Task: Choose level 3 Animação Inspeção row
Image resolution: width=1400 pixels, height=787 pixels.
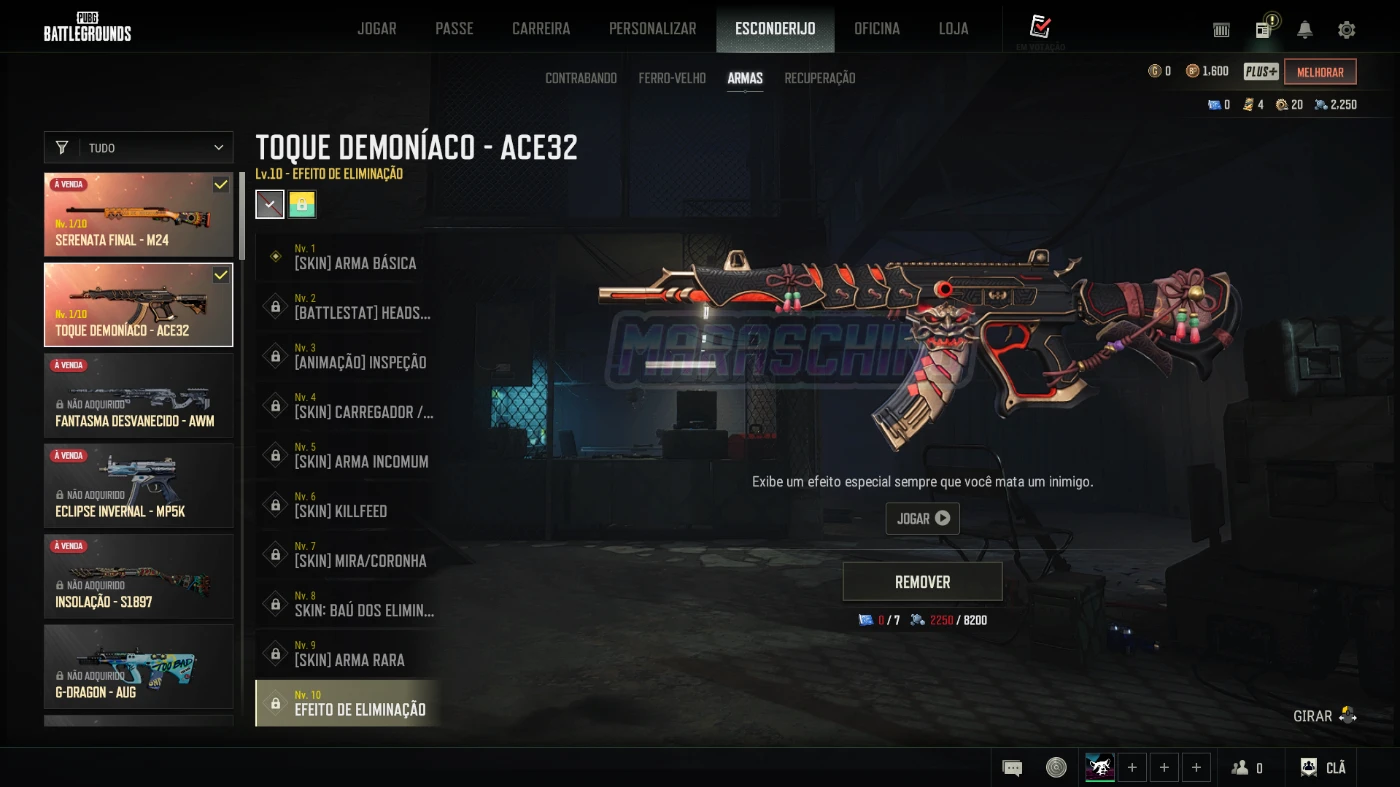Action: coord(346,356)
